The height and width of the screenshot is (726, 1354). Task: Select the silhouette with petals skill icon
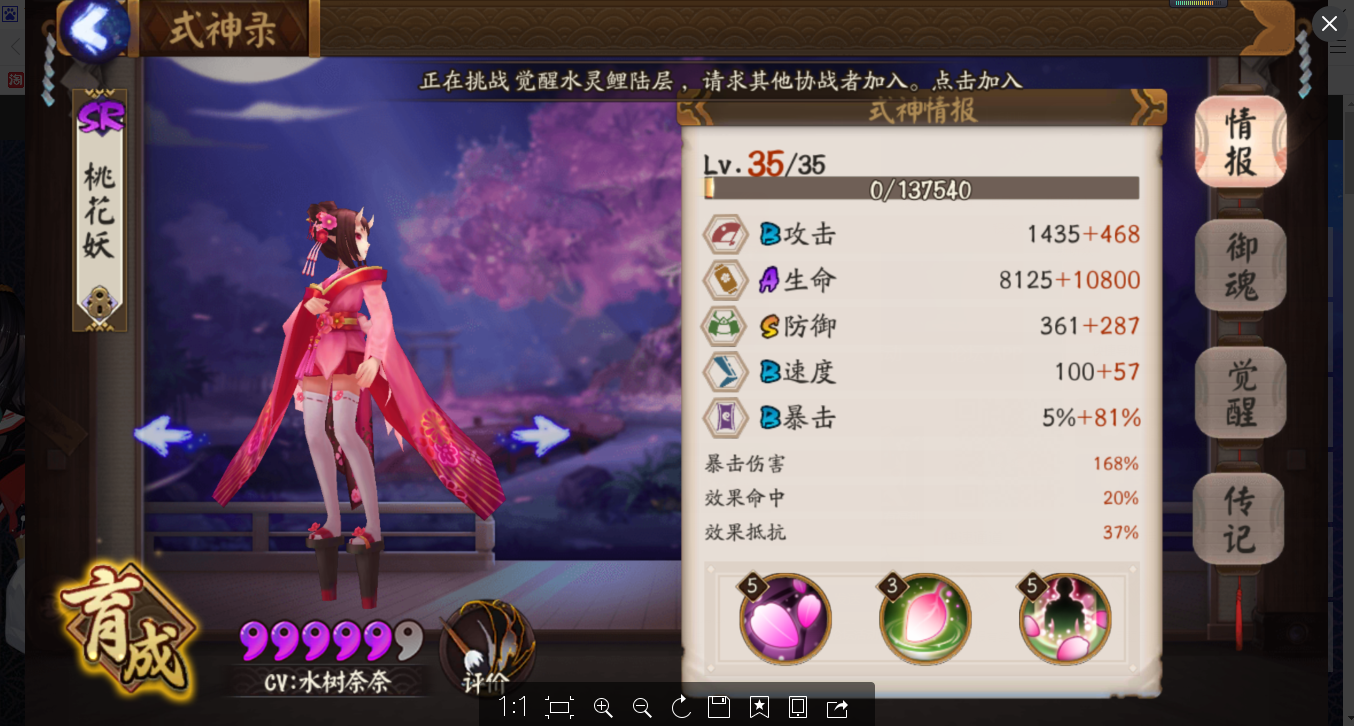(x=1064, y=620)
